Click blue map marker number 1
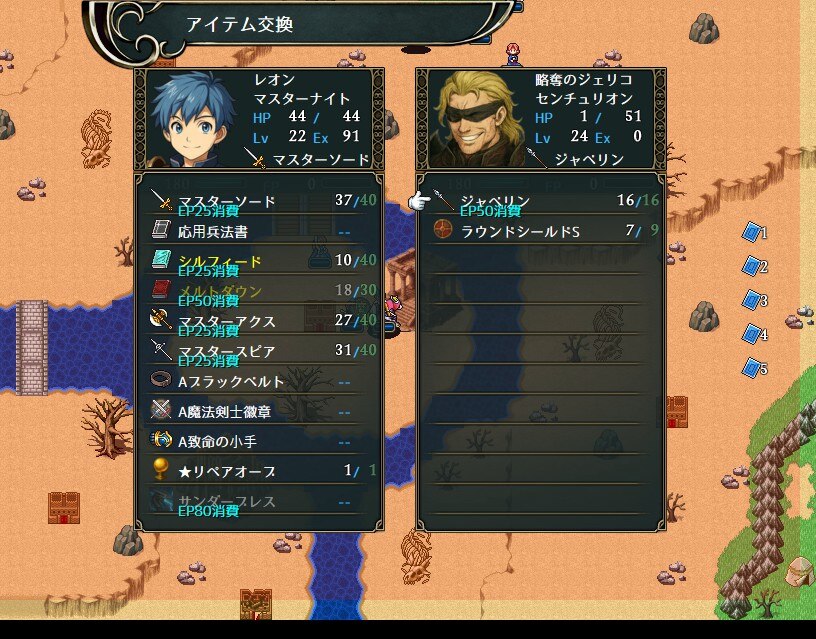 752,233
